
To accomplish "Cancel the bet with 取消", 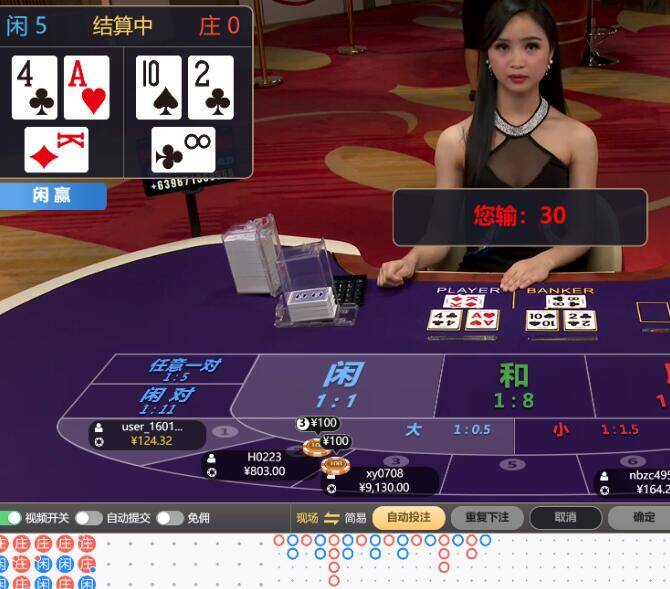I will pyautogui.click(x=565, y=517).
